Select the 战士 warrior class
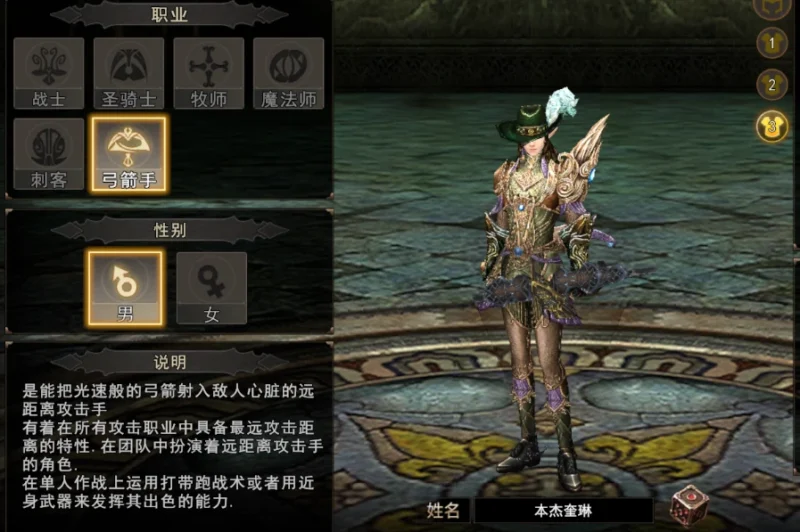The height and width of the screenshot is (532, 800). tap(49, 73)
